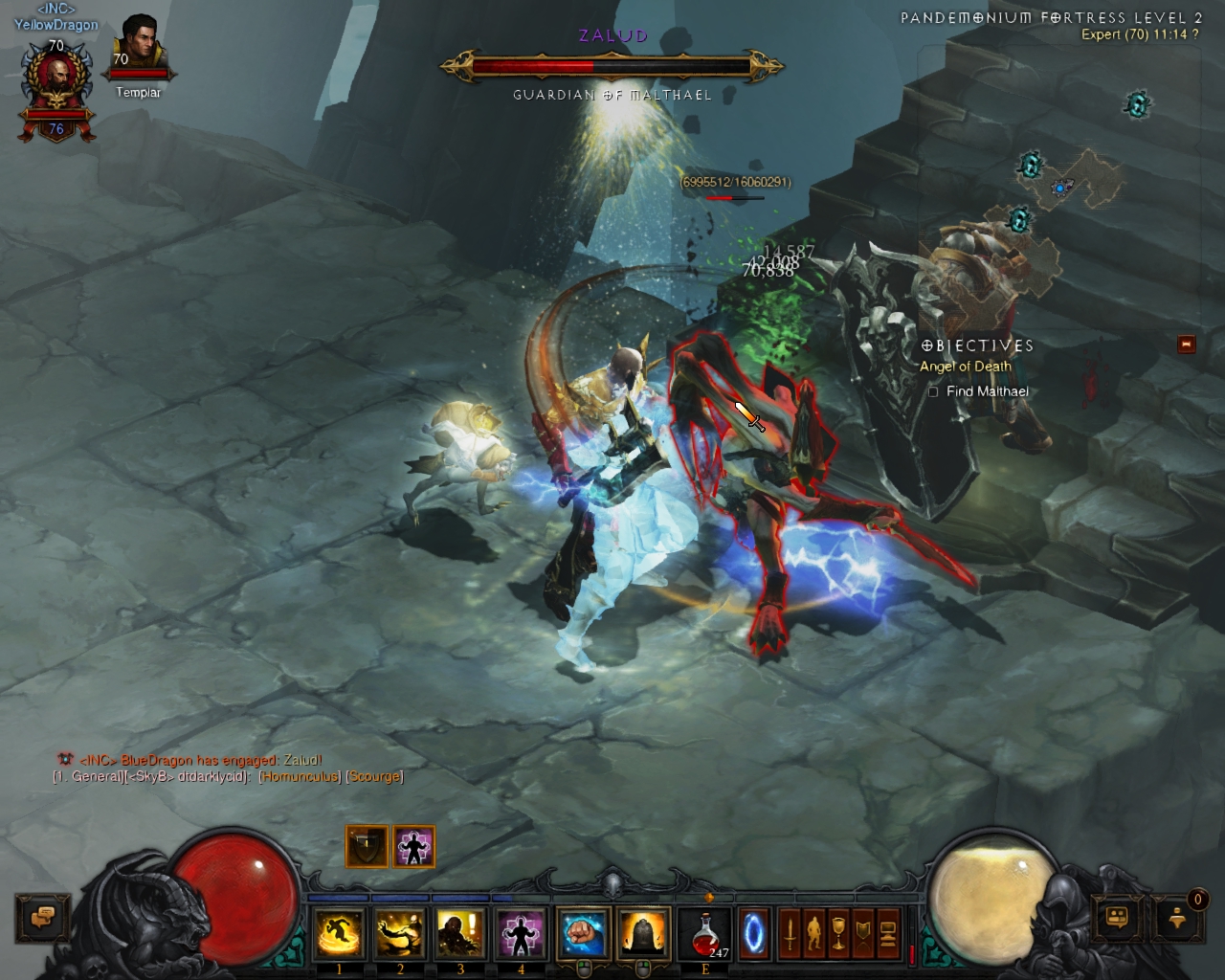Select the blue fist primary attack skill
1225x980 pixels.
pos(583,933)
